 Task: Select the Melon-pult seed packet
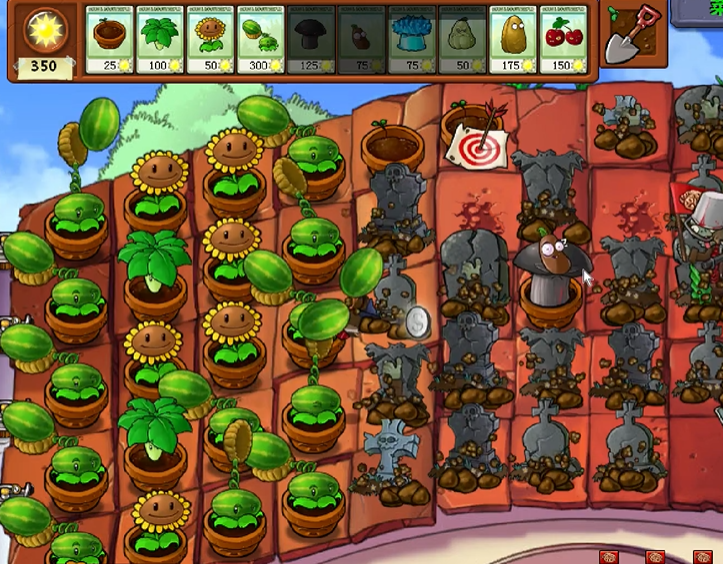(261, 41)
